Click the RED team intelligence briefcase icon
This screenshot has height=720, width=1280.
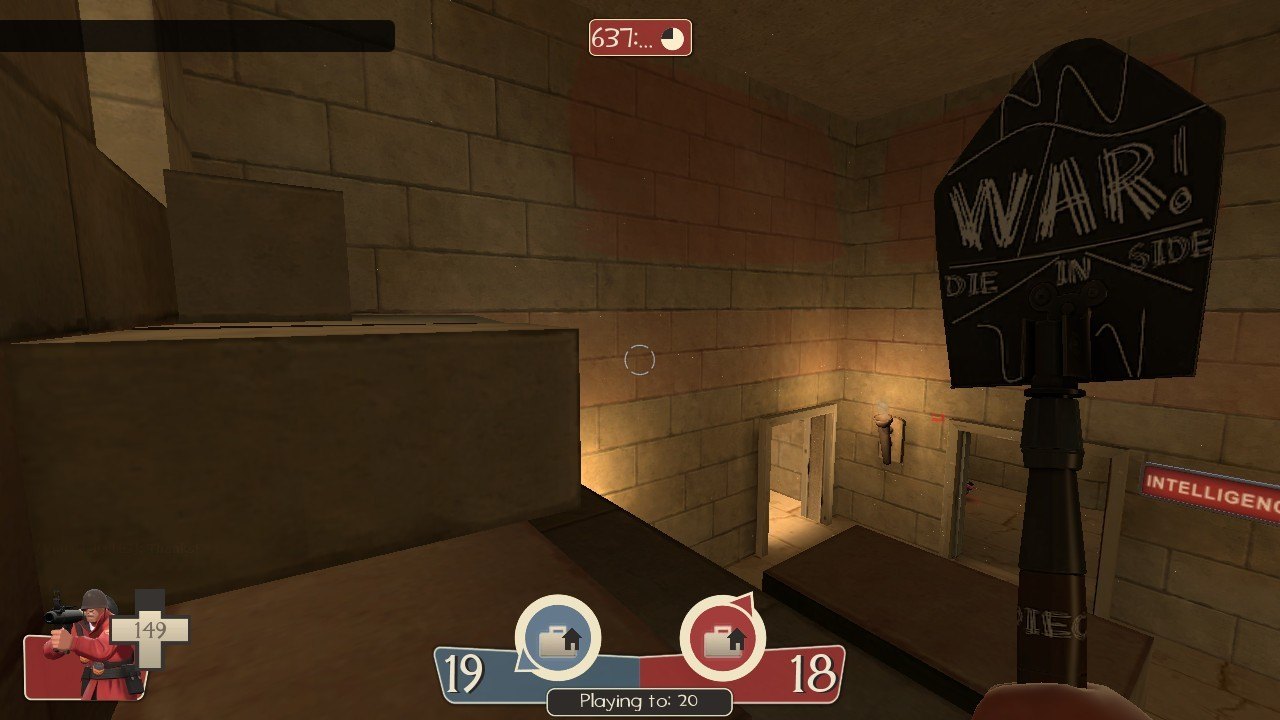pyautogui.click(x=722, y=638)
